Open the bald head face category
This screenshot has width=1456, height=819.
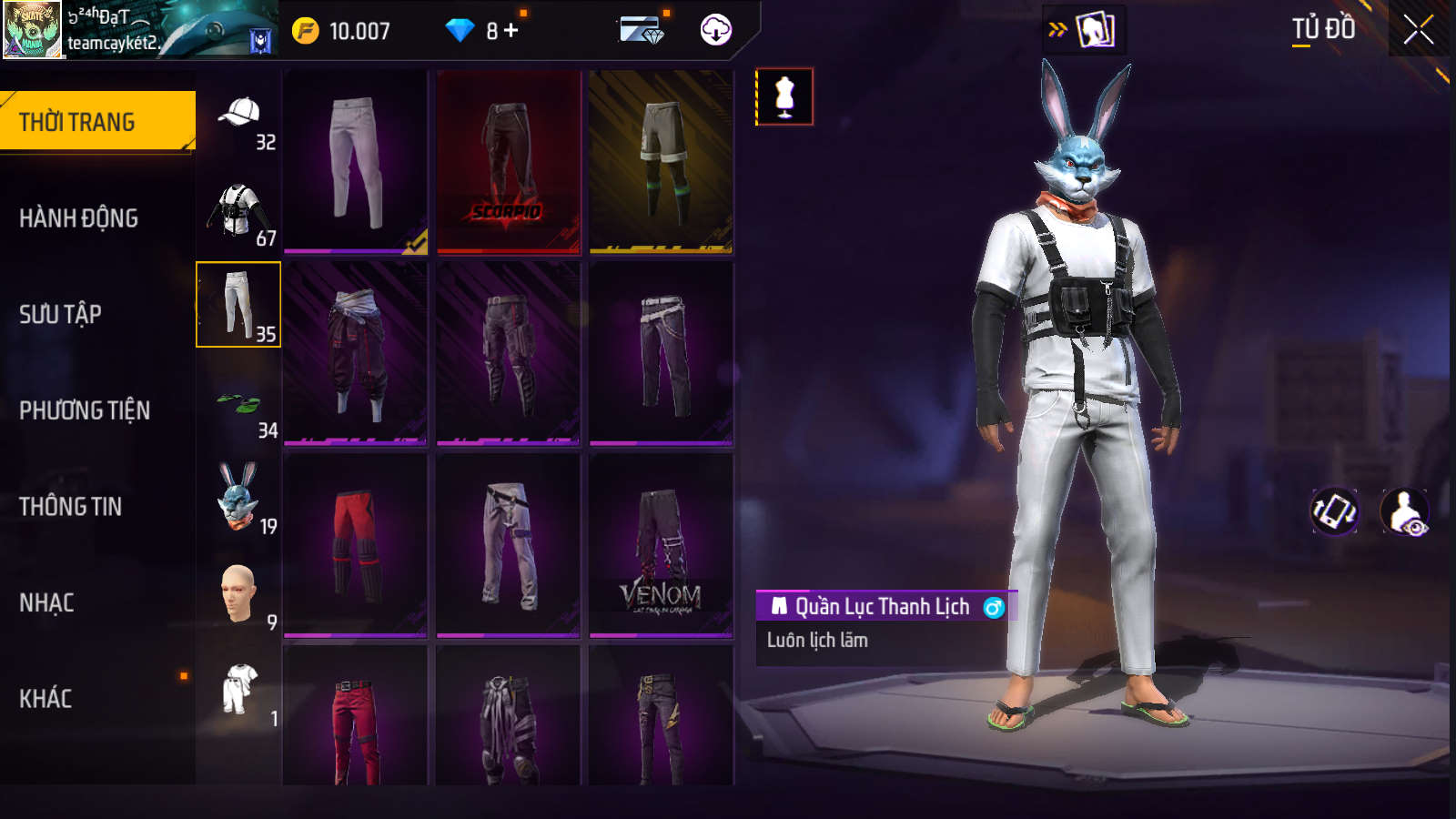(239, 595)
